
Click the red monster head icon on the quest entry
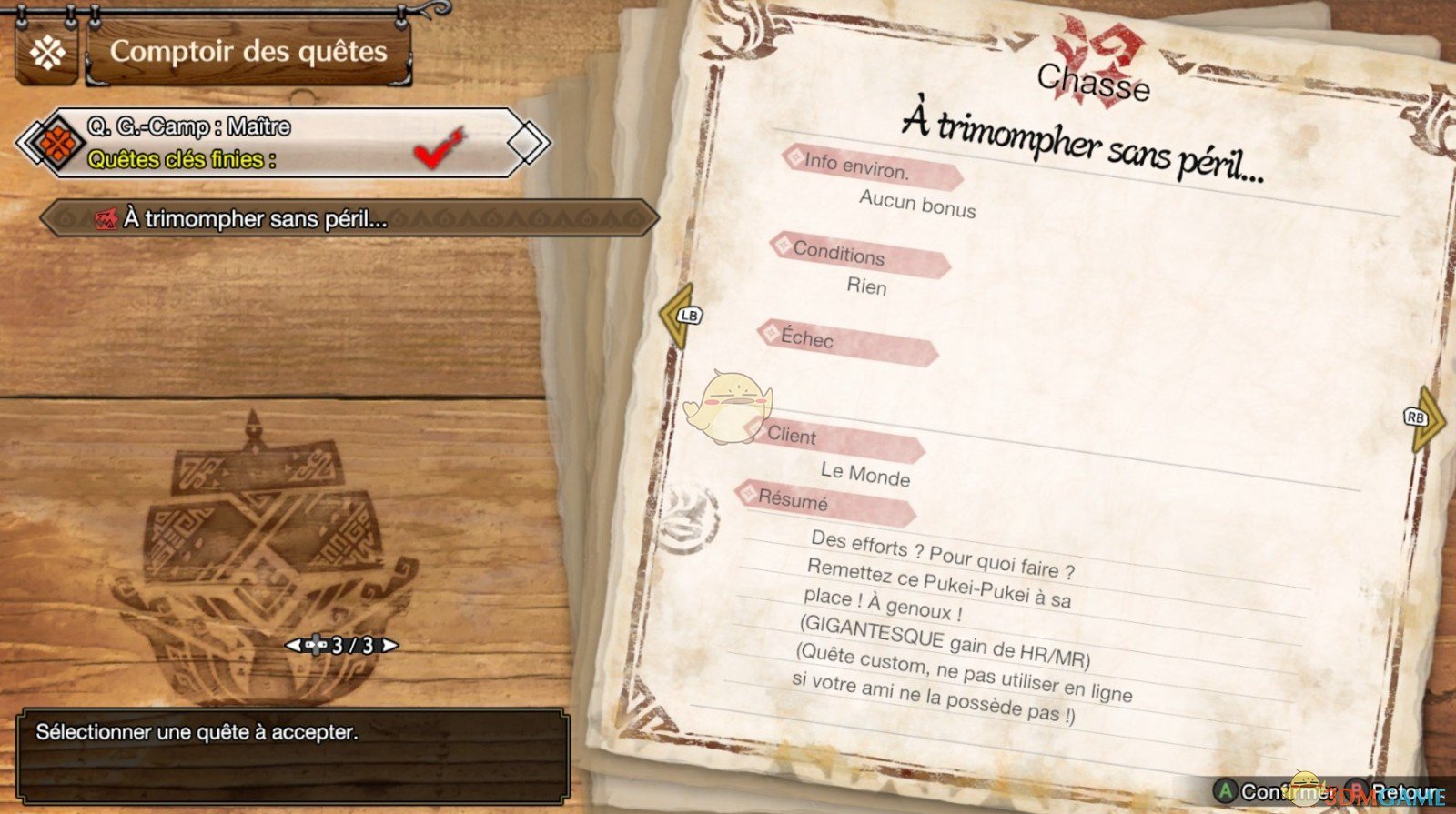tap(106, 216)
